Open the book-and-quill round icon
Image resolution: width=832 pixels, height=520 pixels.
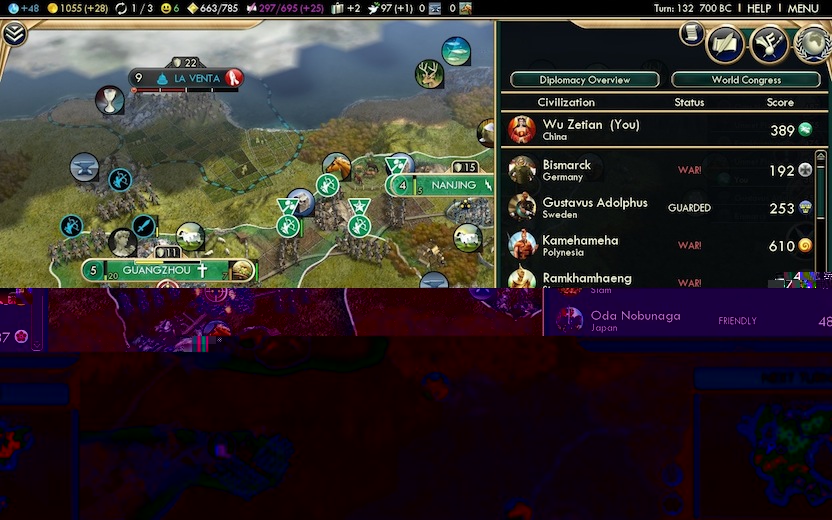pos(725,44)
